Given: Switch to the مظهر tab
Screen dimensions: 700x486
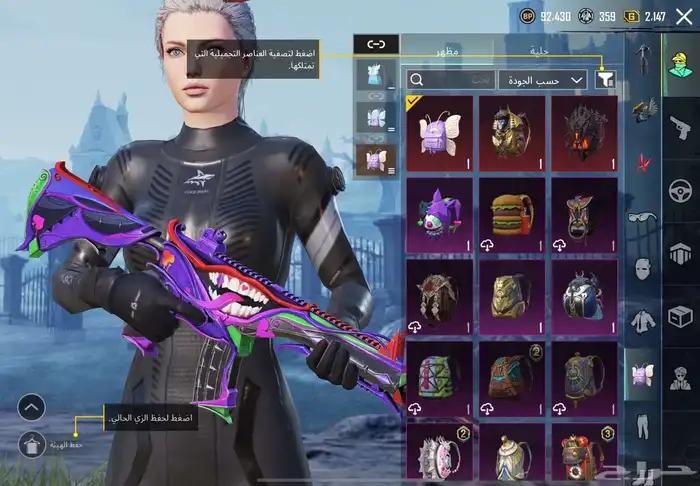Looking at the screenshot, I should pos(441,48).
